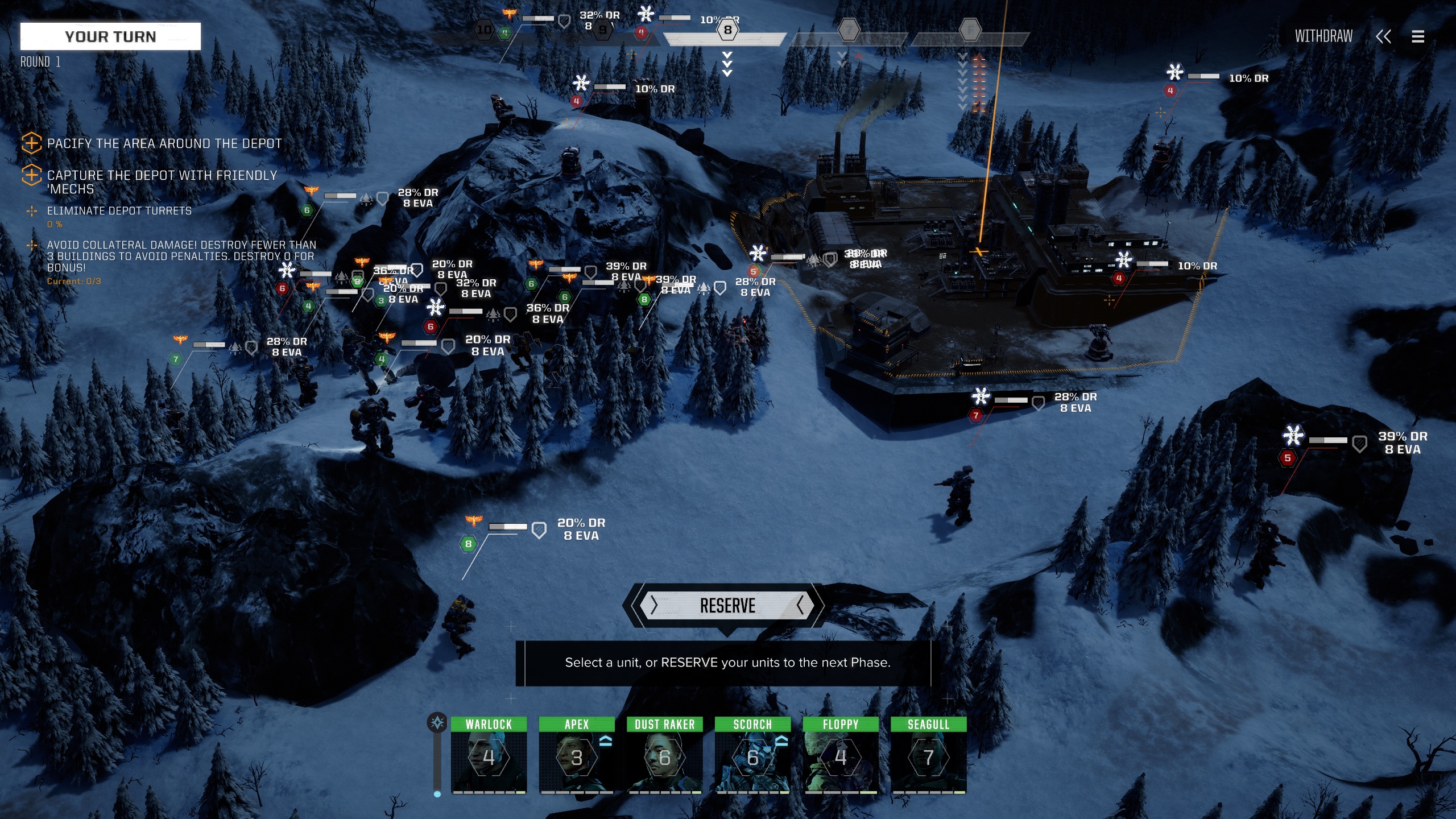This screenshot has width=1456, height=819.
Task: Select the Capture the Depot objective
Action: 162,181
